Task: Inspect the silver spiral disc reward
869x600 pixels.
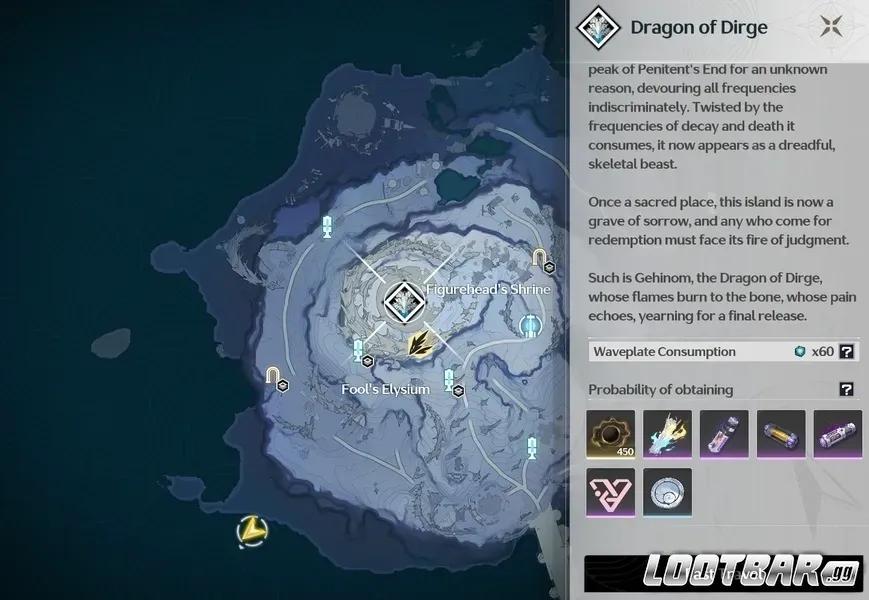Action: [x=667, y=492]
